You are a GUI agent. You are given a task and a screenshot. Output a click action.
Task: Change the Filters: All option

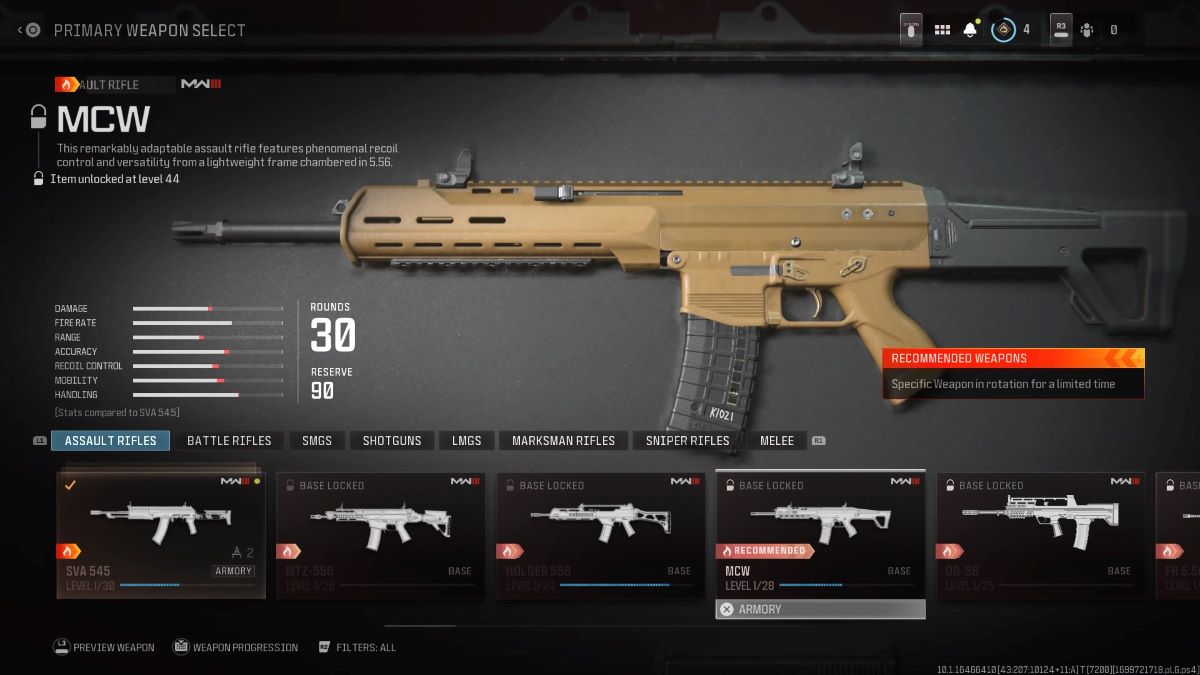[x=358, y=647]
